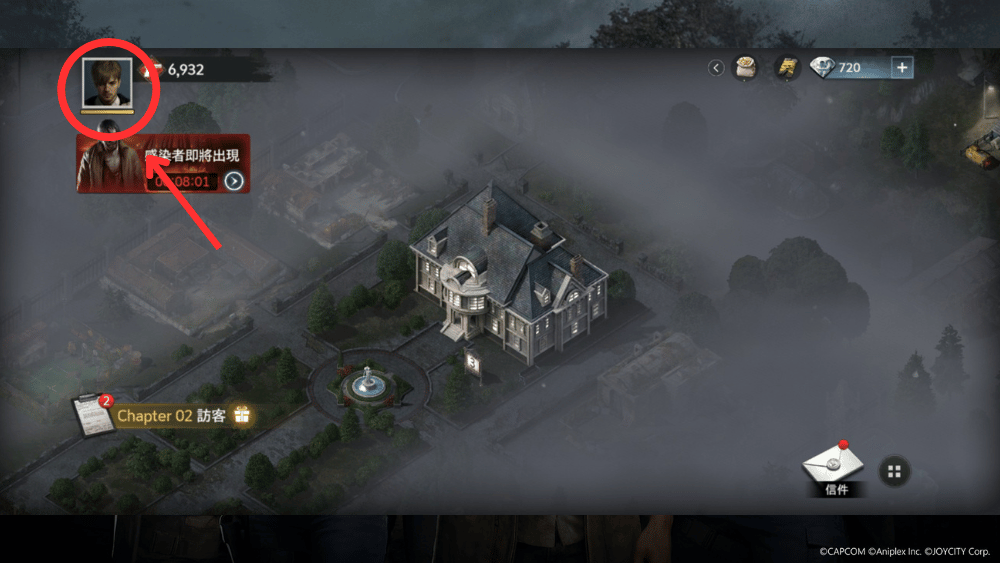Image resolution: width=1000 pixels, height=563 pixels.
Task: Open the infected incoming event banner
Action: pos(160,163)
